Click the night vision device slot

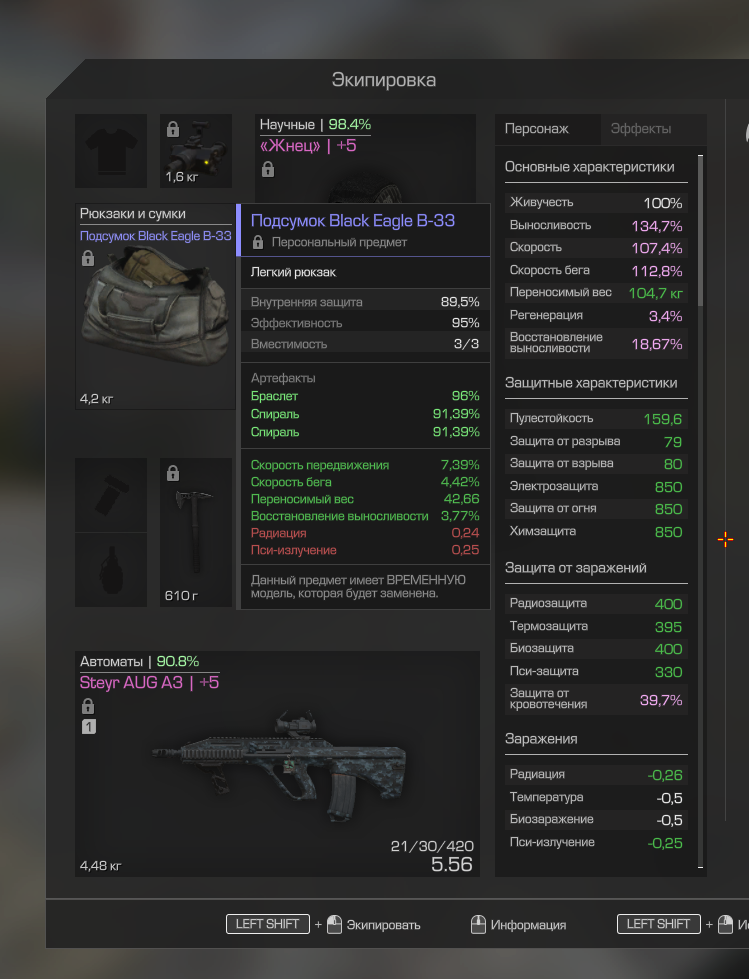tap(196, 151)
